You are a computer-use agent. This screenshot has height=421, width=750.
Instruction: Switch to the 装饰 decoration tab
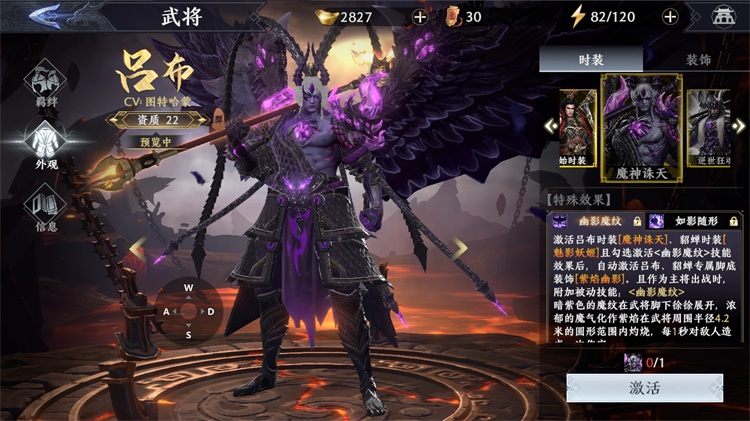point(696,59)
